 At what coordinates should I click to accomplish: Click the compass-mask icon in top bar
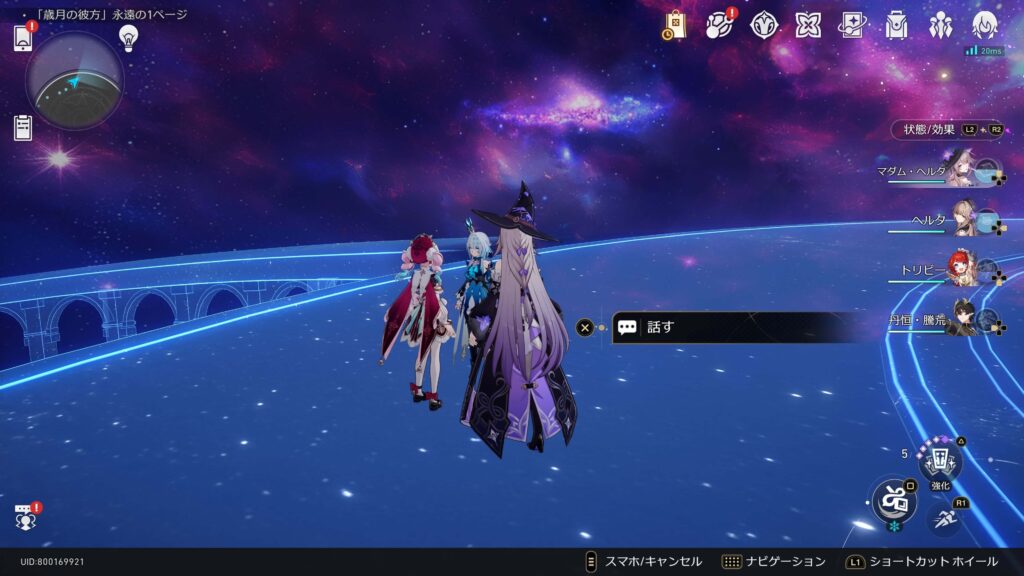(x=764, y=26)
